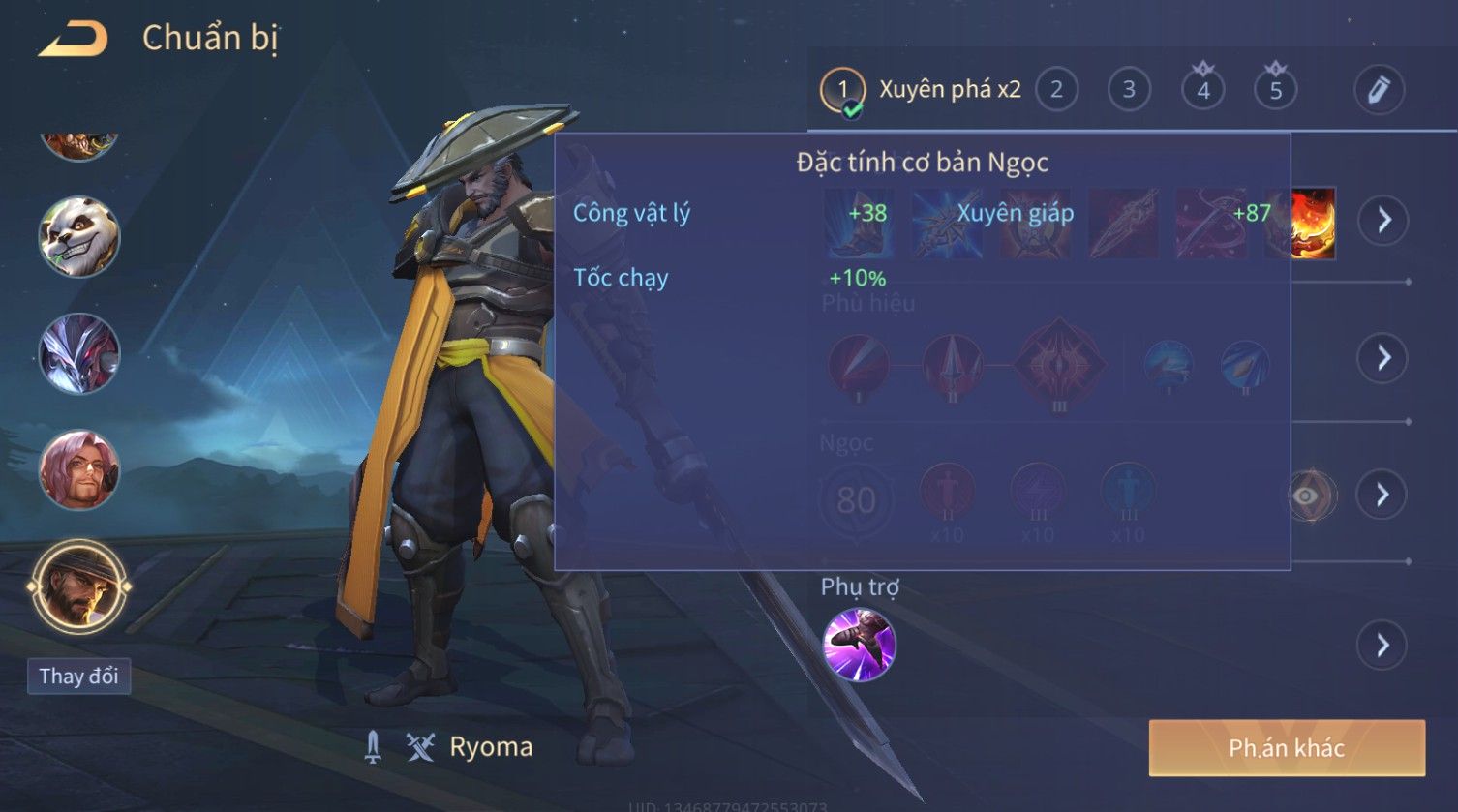
Task: Open the Phụ trợ section arrow
Action: click(x=1382, y=645)
